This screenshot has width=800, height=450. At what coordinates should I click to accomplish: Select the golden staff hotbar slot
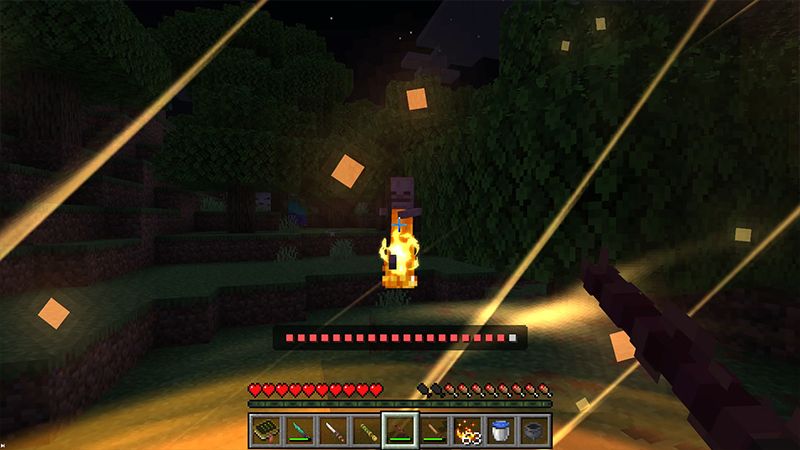point(366,430)
